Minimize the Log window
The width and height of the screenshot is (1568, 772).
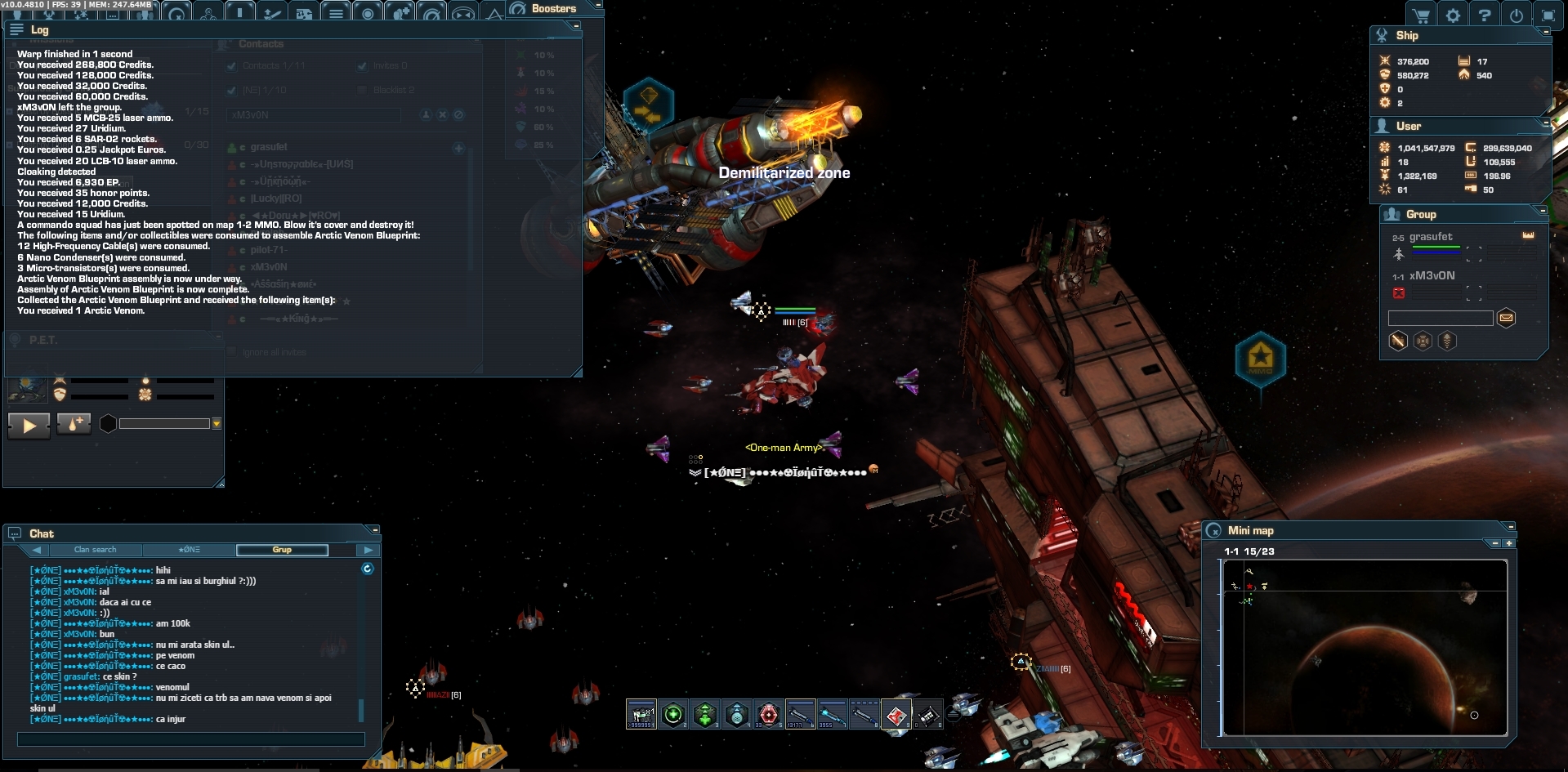576,26
